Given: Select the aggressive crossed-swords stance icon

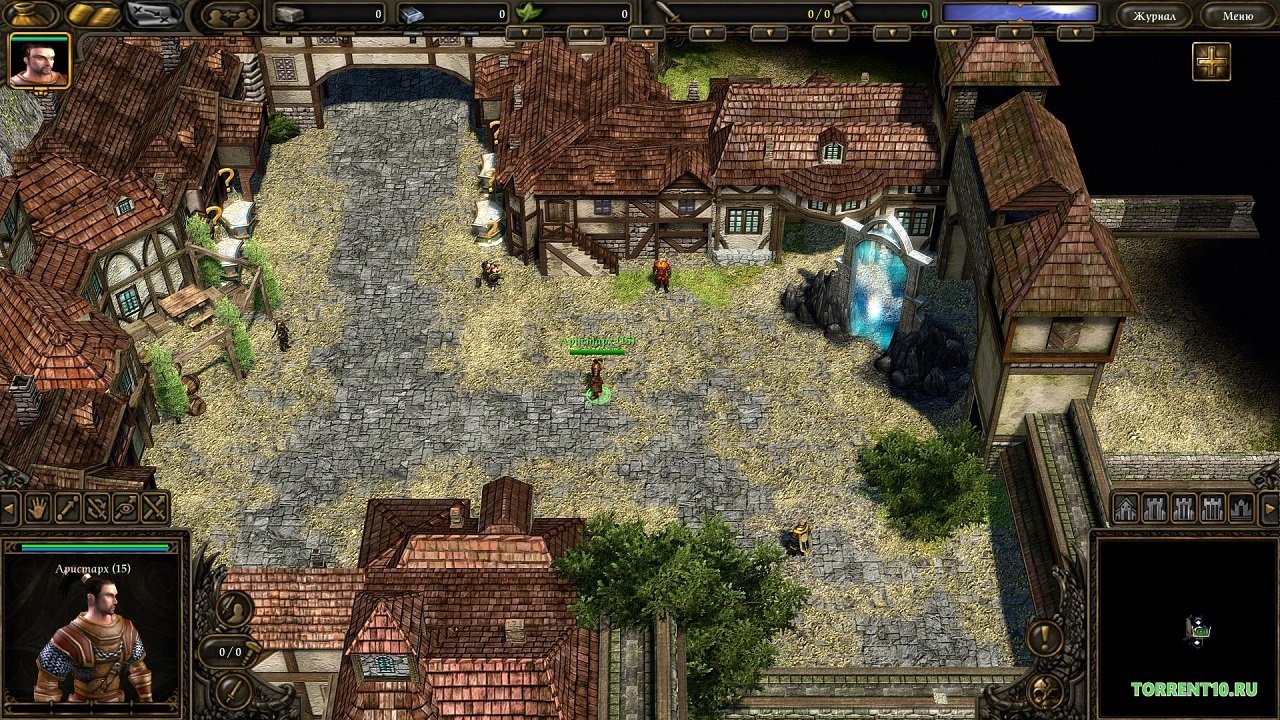Looking at the screenshot, I should (153, 507).
